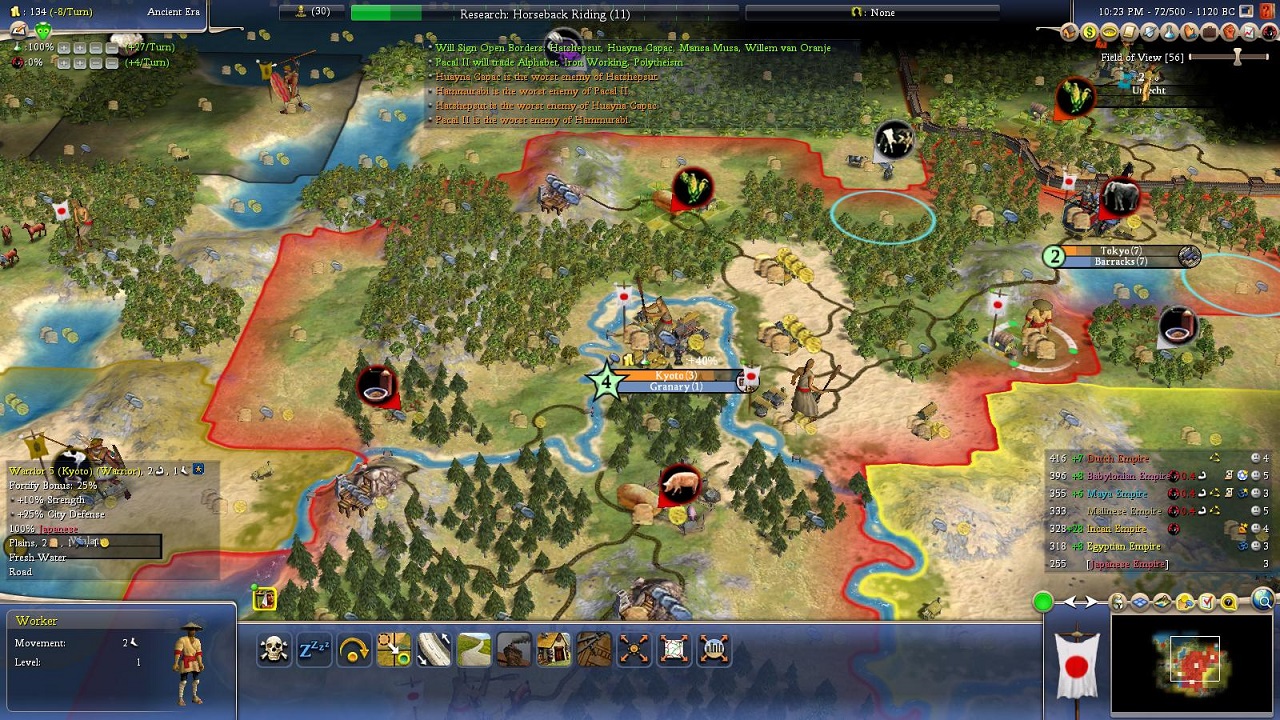Open the research bar for Horseback Riding
1280x720 pixels.
545,13
